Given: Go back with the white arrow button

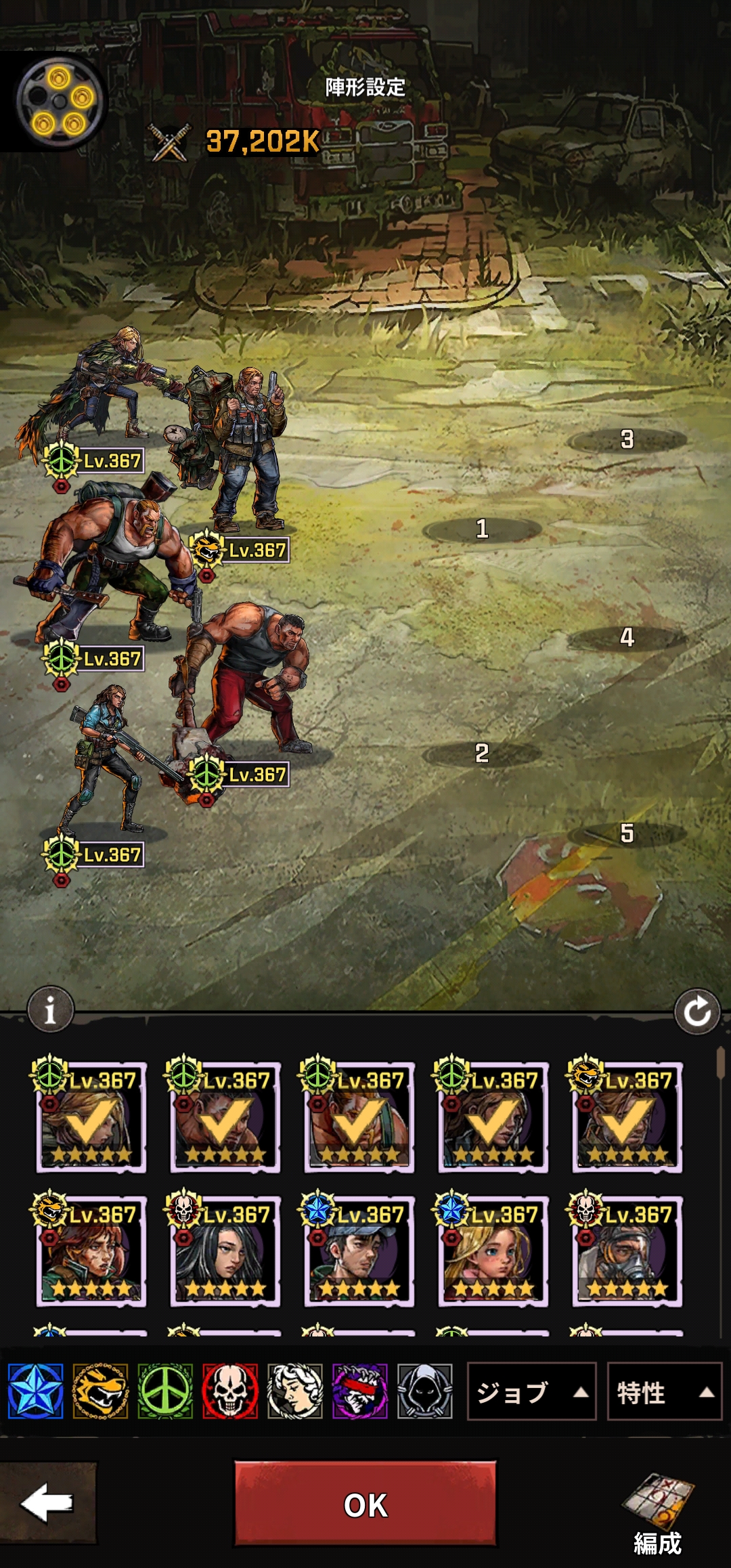Looking at the screenshot, I should [47, 1503].
